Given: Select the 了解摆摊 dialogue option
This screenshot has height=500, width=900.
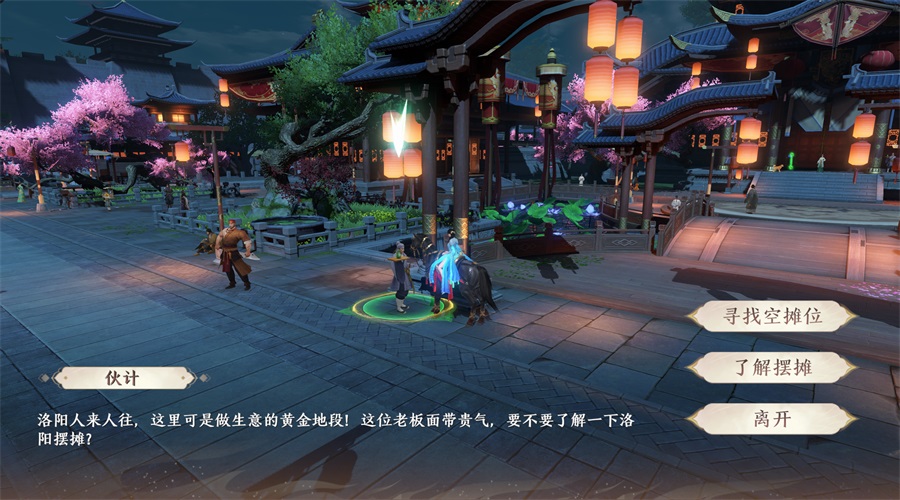Looking at the screenshot, I should [772, 367].
